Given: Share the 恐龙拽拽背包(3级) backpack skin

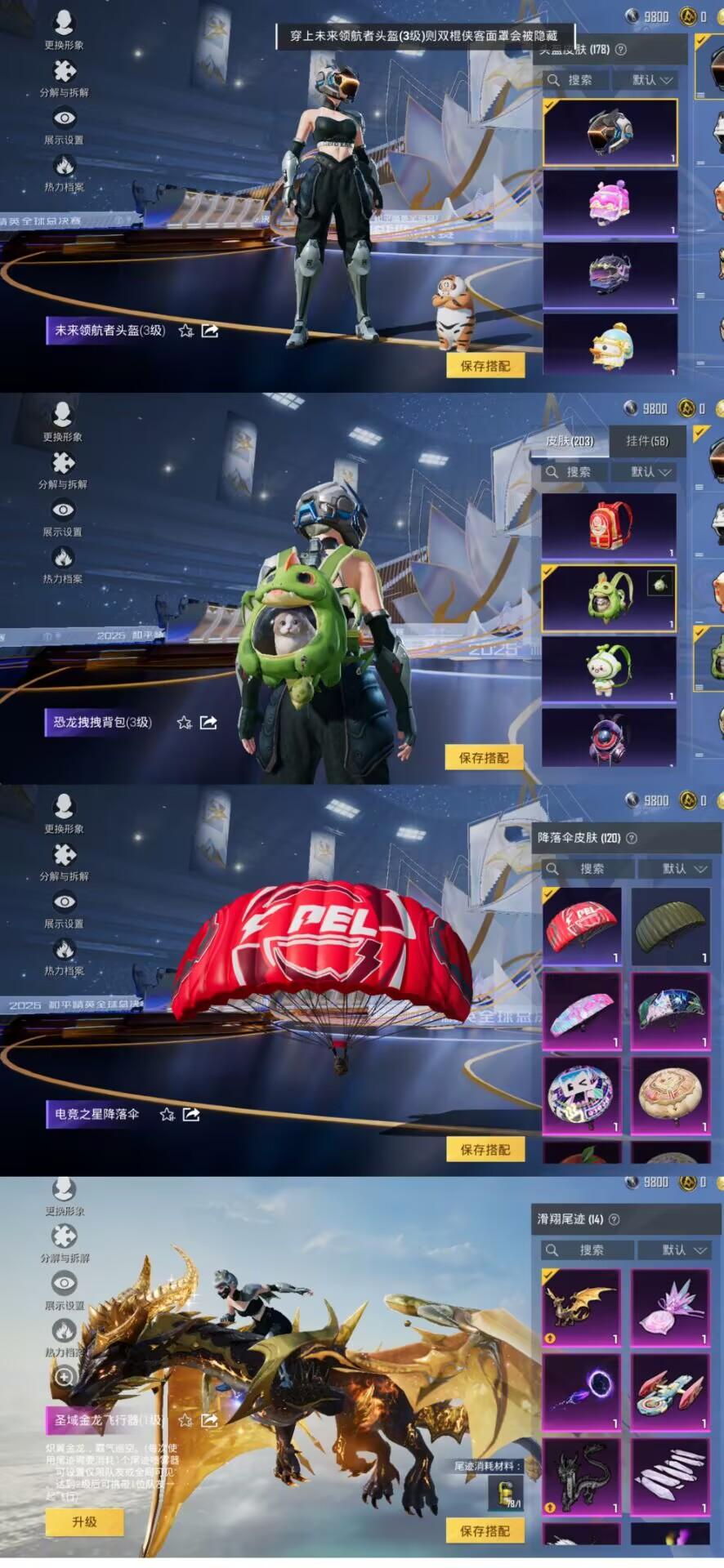Looking at the screenshot, I should coord(208,722).
